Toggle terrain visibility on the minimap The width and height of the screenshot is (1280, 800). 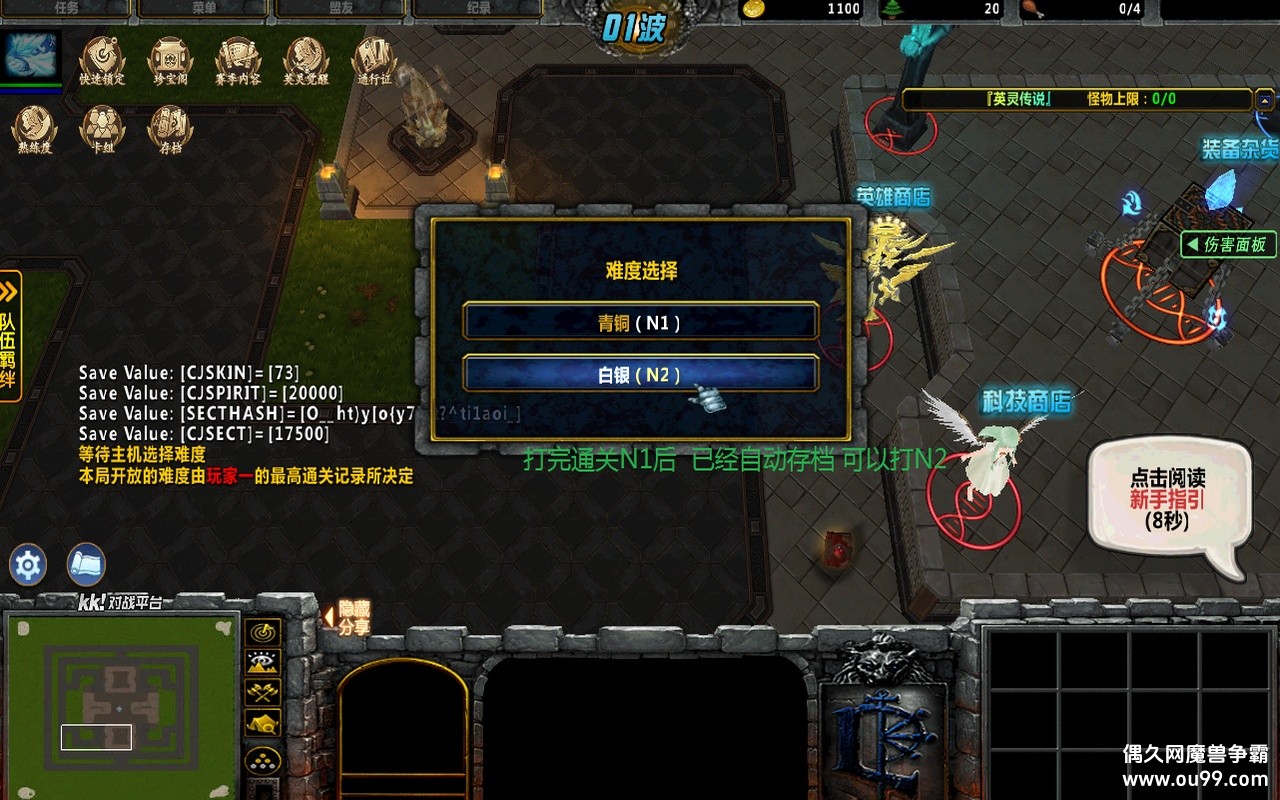click(261, 663)
